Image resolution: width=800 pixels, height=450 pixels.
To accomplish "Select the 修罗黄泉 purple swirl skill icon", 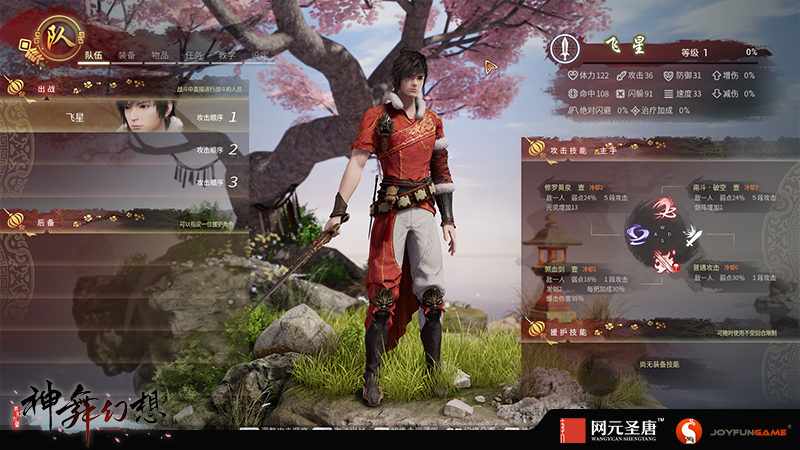I will tap(638, 234).
